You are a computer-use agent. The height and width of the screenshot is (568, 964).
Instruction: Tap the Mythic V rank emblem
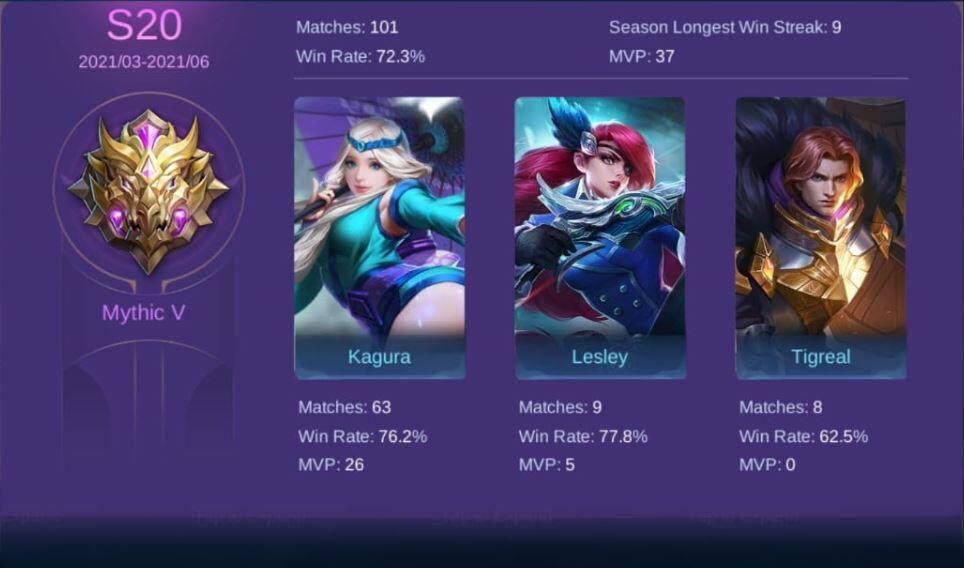(148, 190)
